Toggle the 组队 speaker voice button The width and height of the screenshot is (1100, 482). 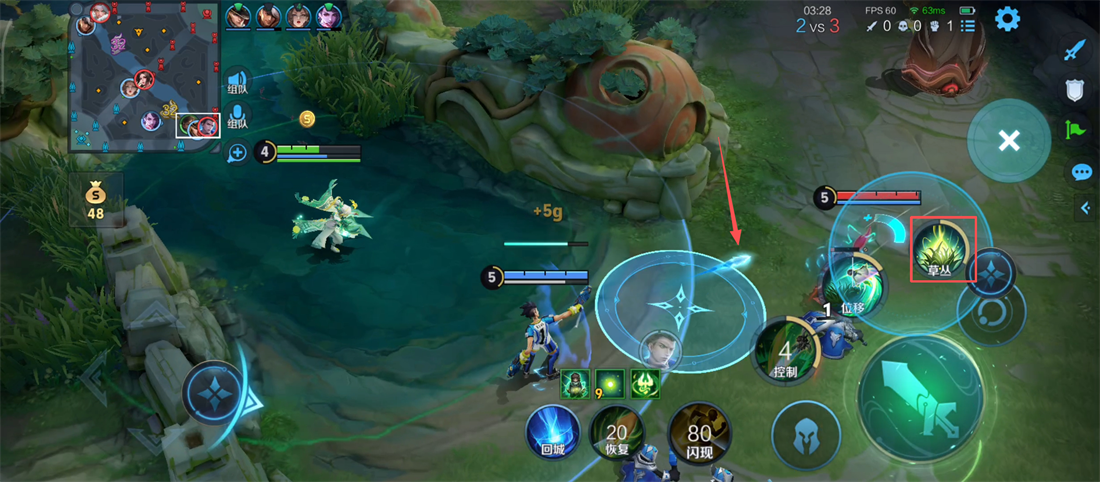(237, 82)
